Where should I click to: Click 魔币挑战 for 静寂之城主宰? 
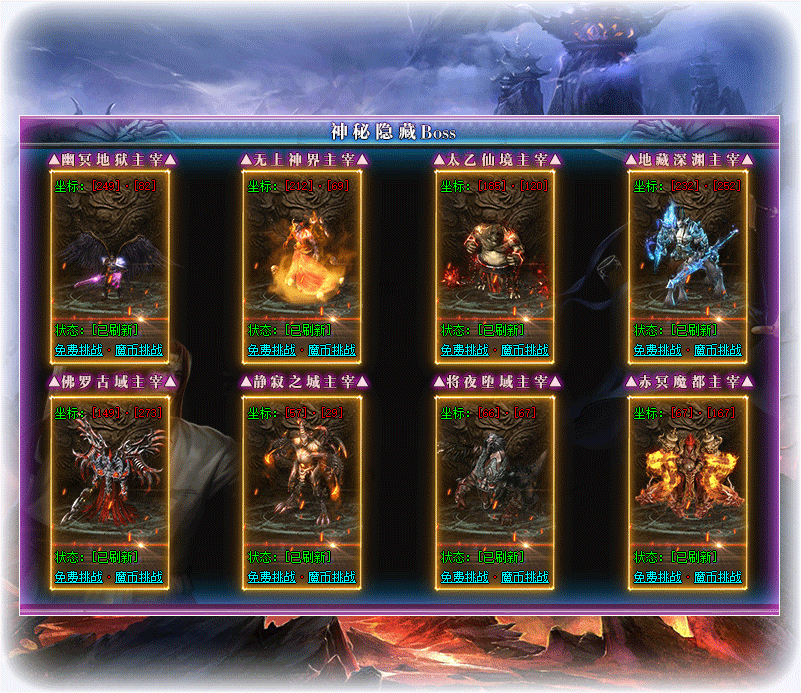click(x=331, y=577)
